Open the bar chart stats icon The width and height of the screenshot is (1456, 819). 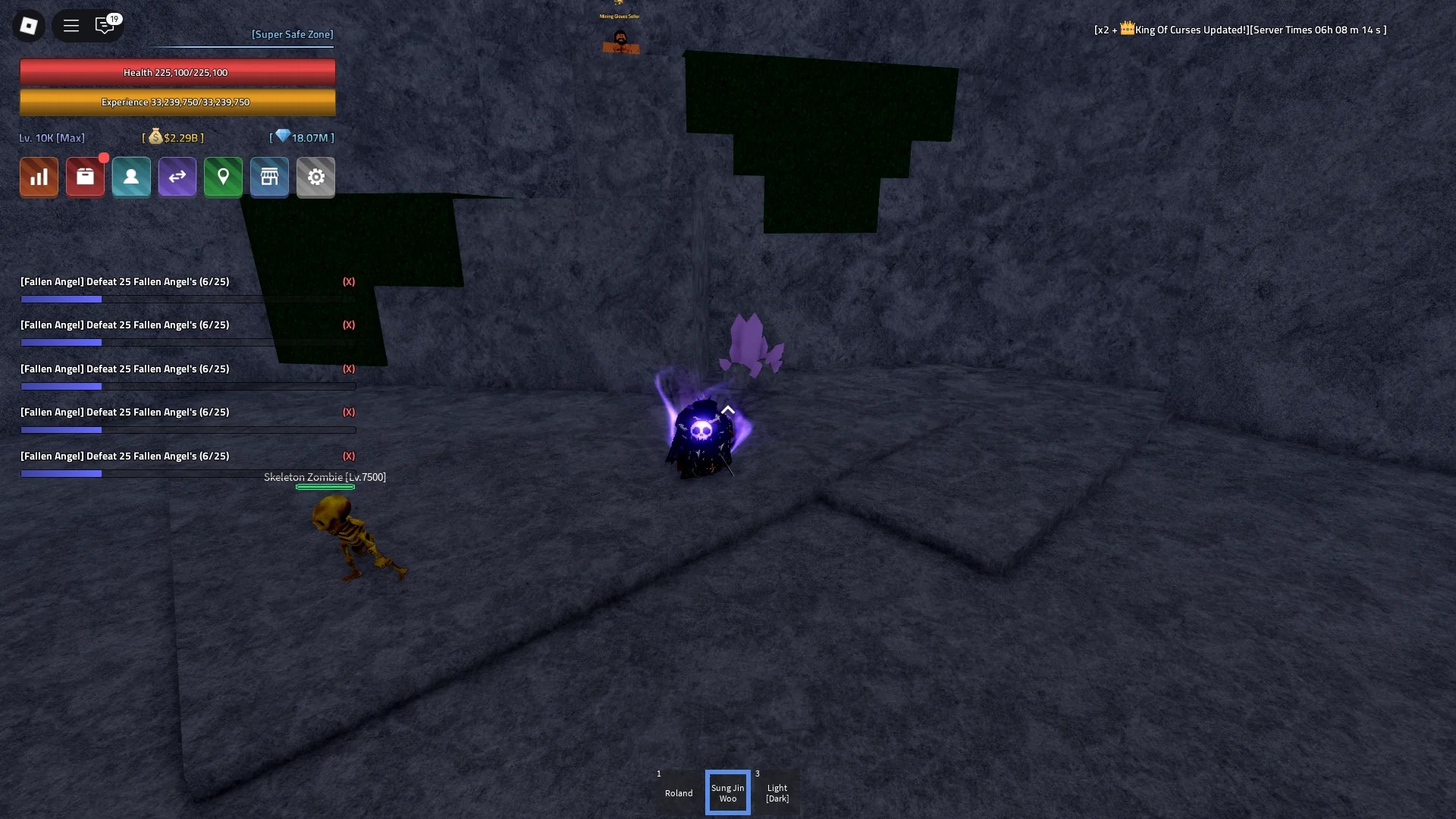tap(38, 177)
